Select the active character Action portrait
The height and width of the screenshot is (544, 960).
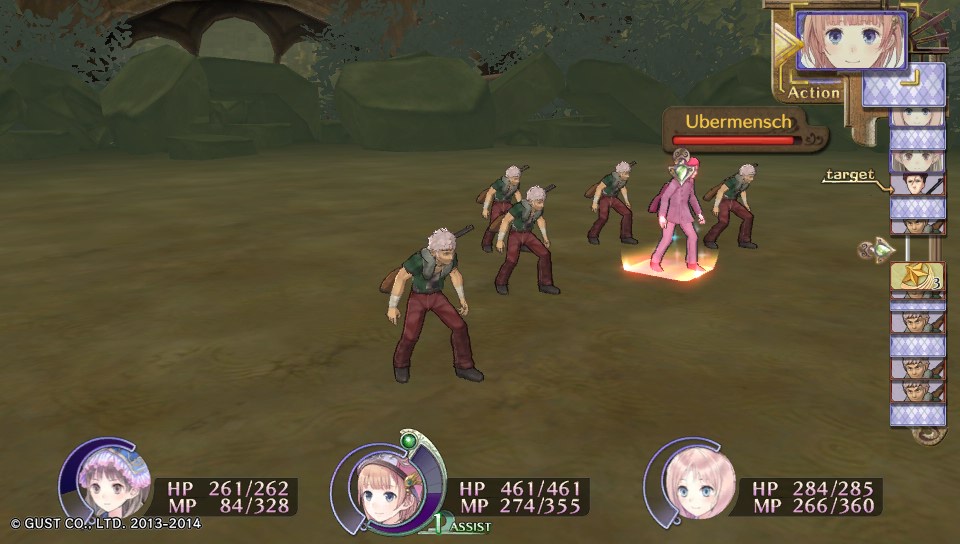pyautogui.click(x=851, y=41)
